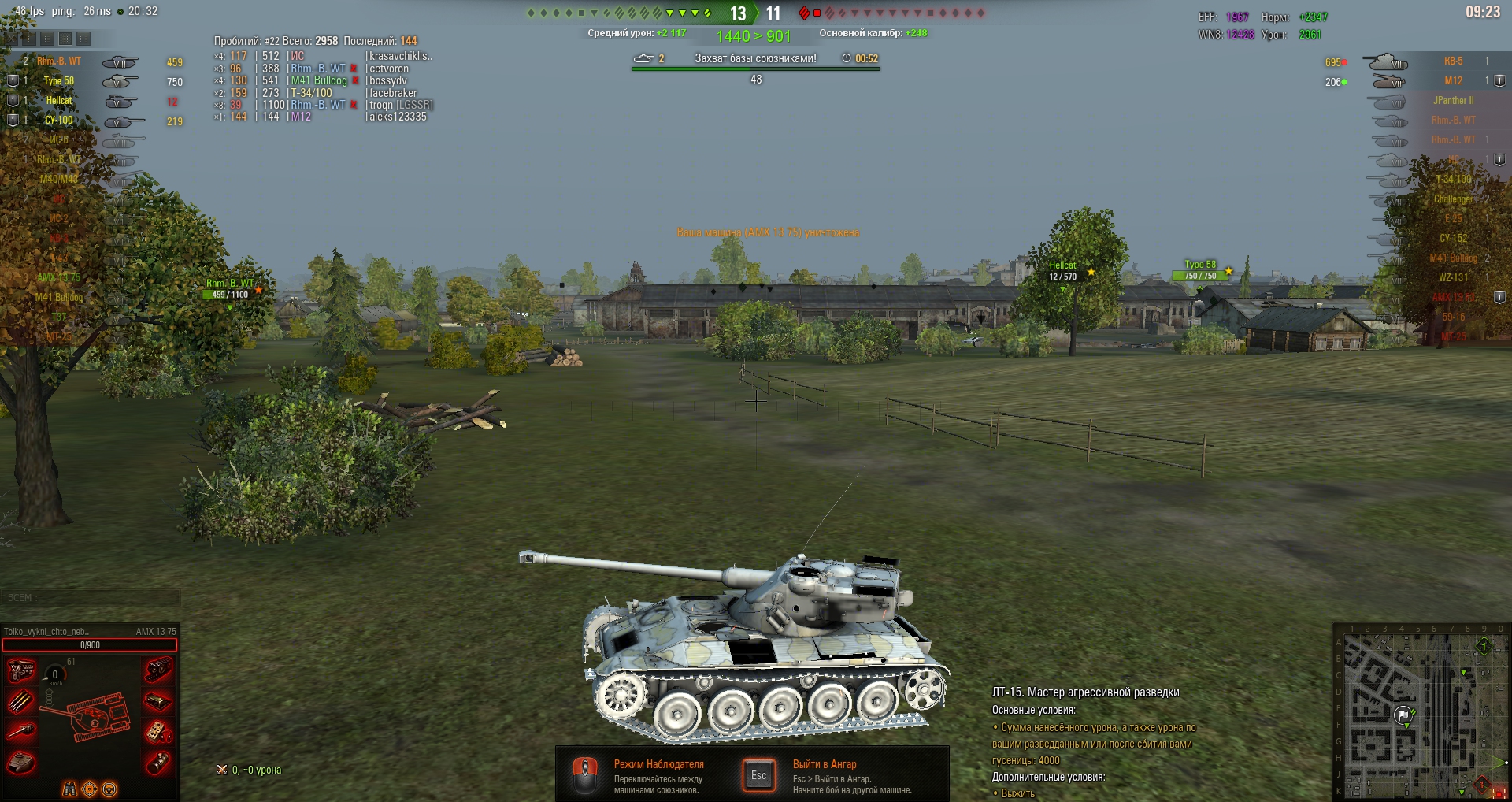Select the radio module icon with headphones
The width and height of the screenshot is (1512, 802).
point(158,732)
